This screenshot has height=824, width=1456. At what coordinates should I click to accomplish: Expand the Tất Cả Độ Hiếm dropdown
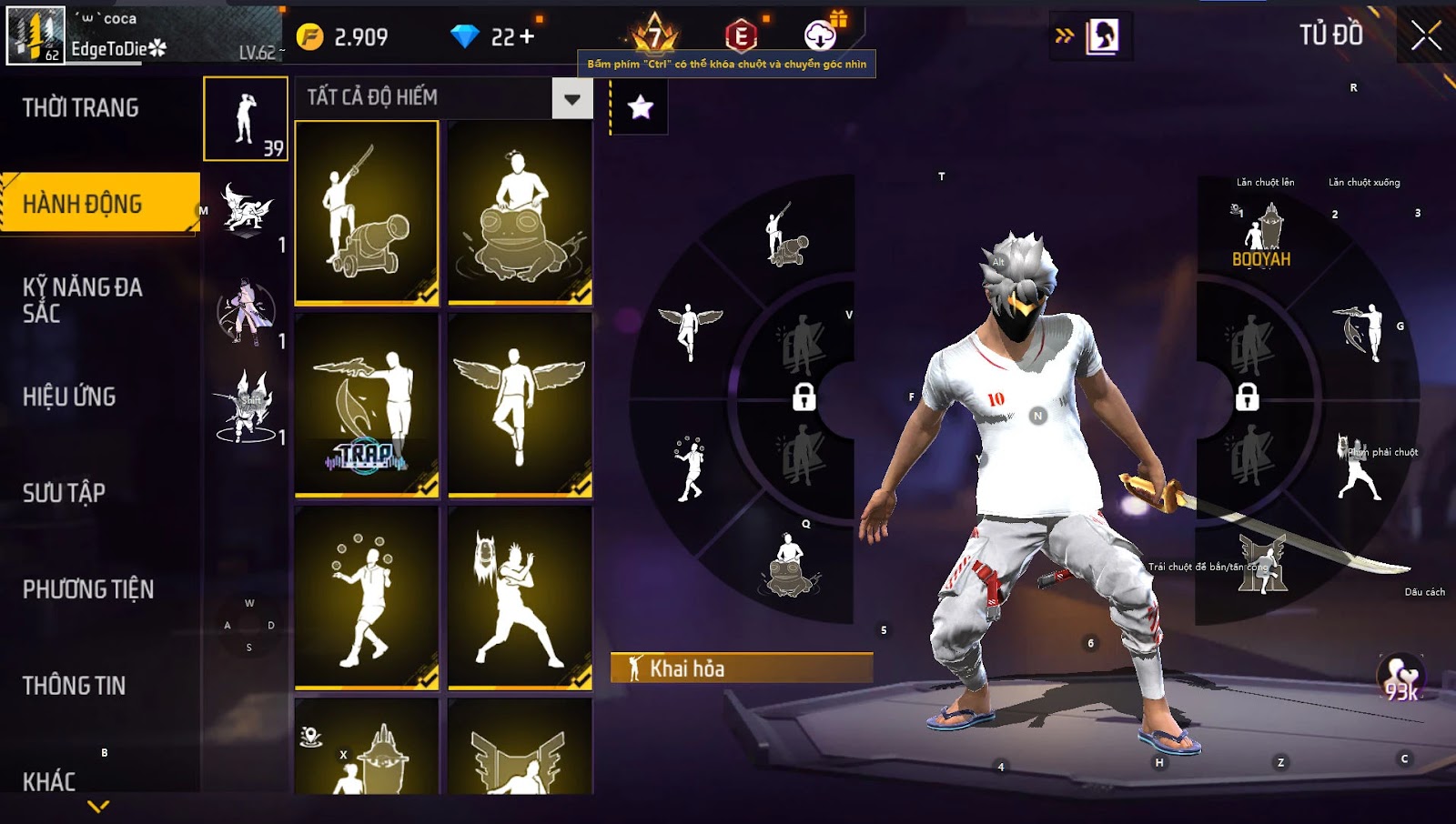click(x=571, y=98)
